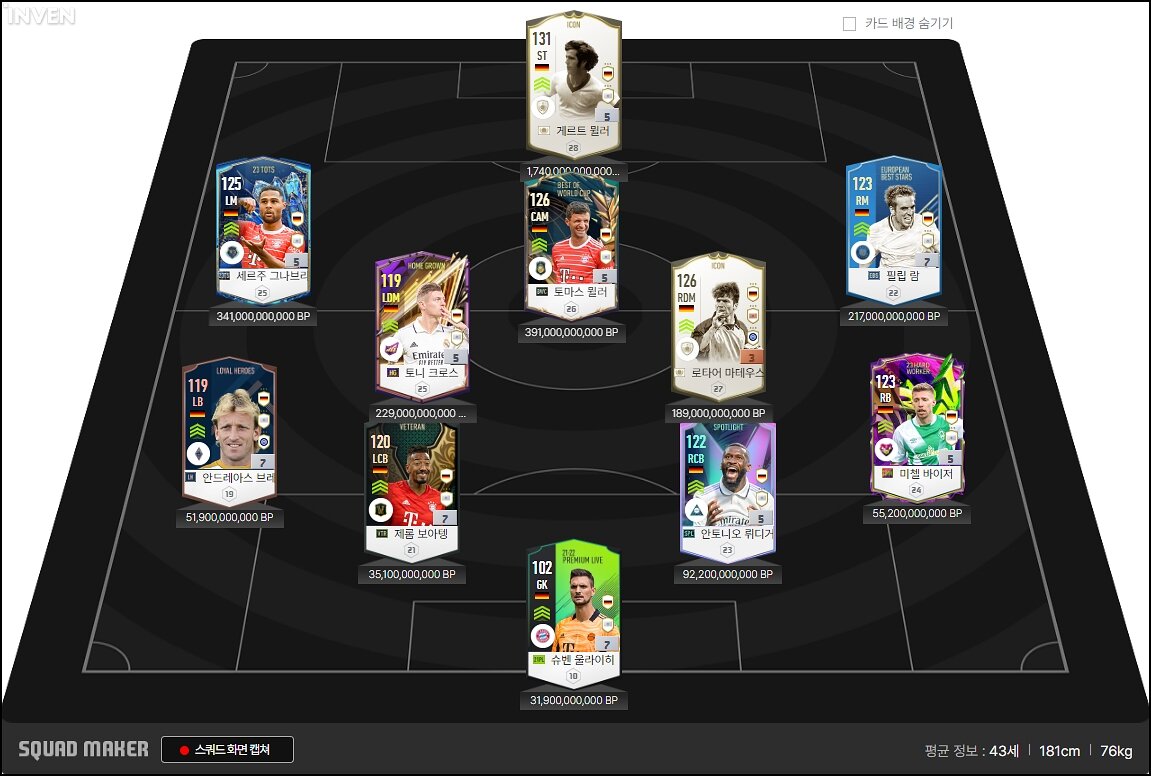Pick the Philipp Lahm RM card

point(893,231)
